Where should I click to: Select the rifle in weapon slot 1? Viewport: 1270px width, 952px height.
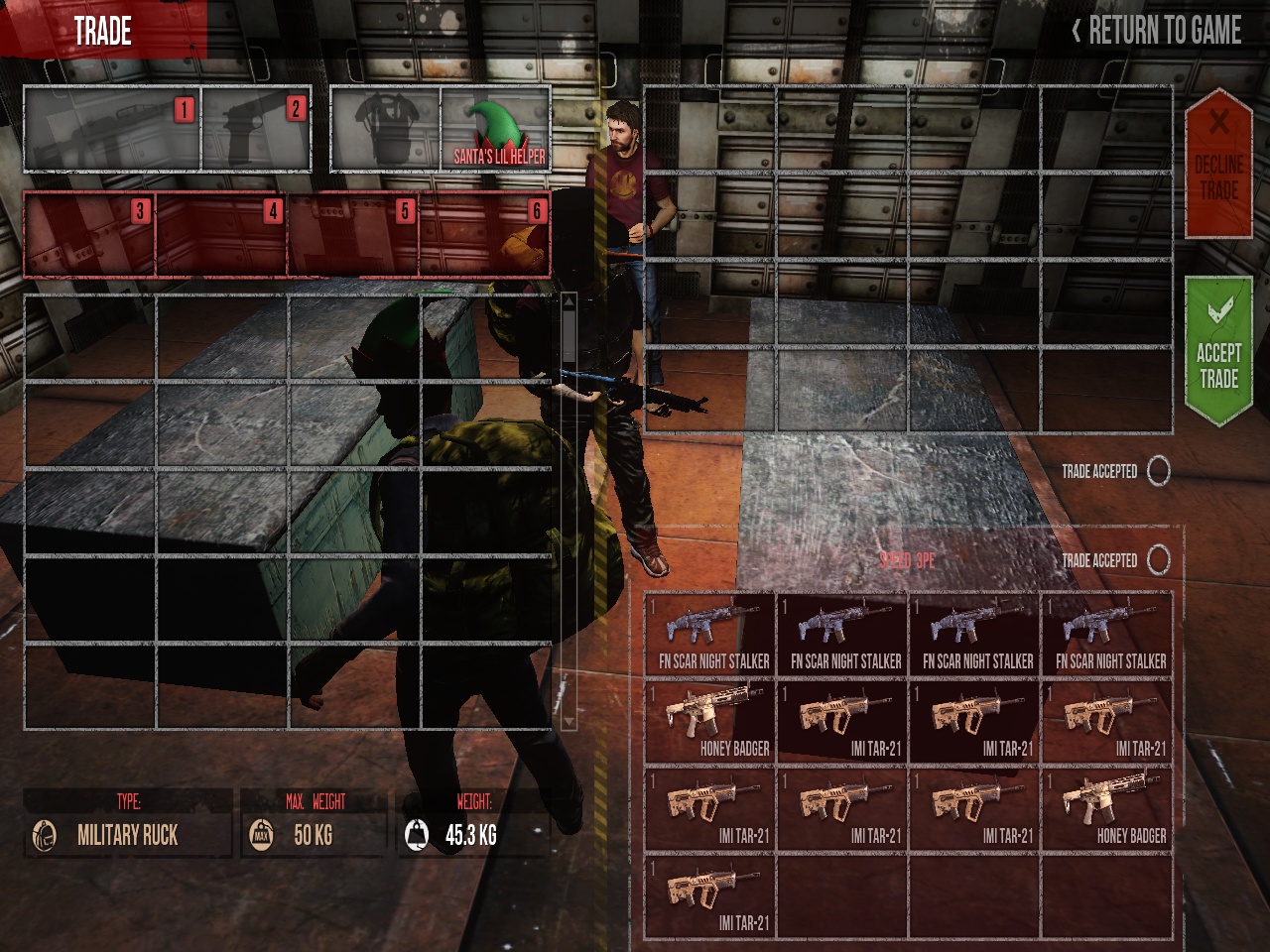pos(111,130)
